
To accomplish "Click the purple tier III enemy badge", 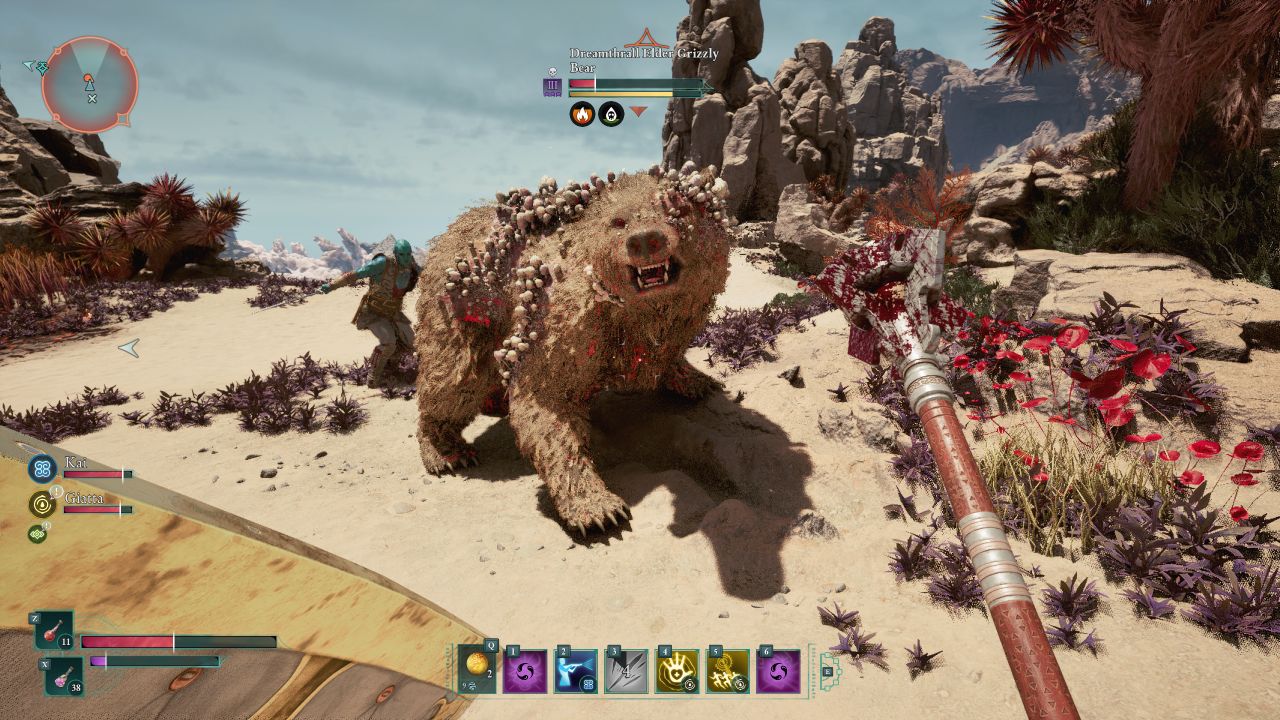I will coord(552,87).
